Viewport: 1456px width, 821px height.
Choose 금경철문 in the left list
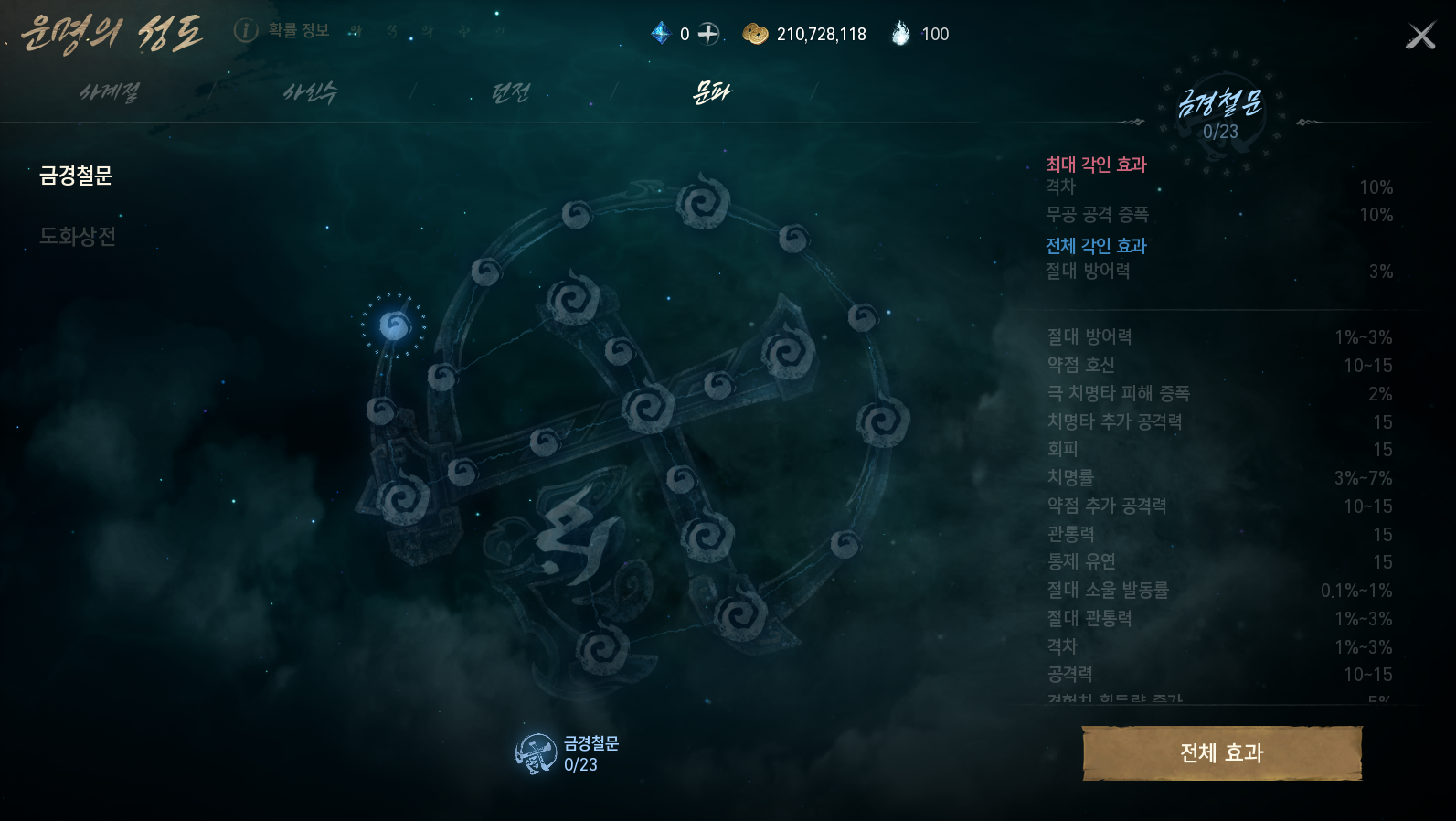[x=76, y=176]
